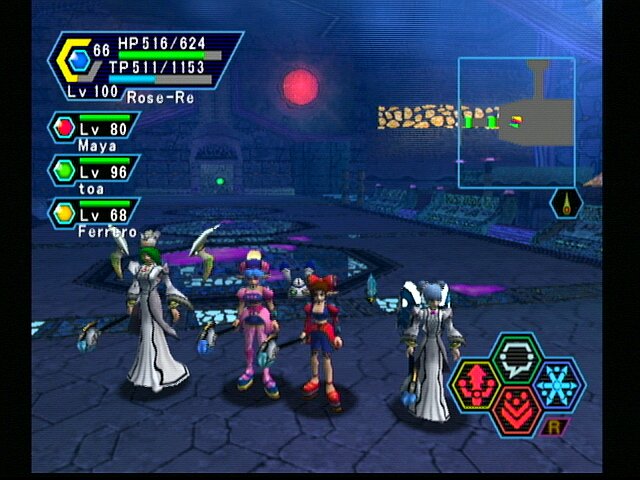Image resolution: width=640 pixels, height=480 pixels.
Task: Click the compass direction indicator
Action: coord(566,203)
